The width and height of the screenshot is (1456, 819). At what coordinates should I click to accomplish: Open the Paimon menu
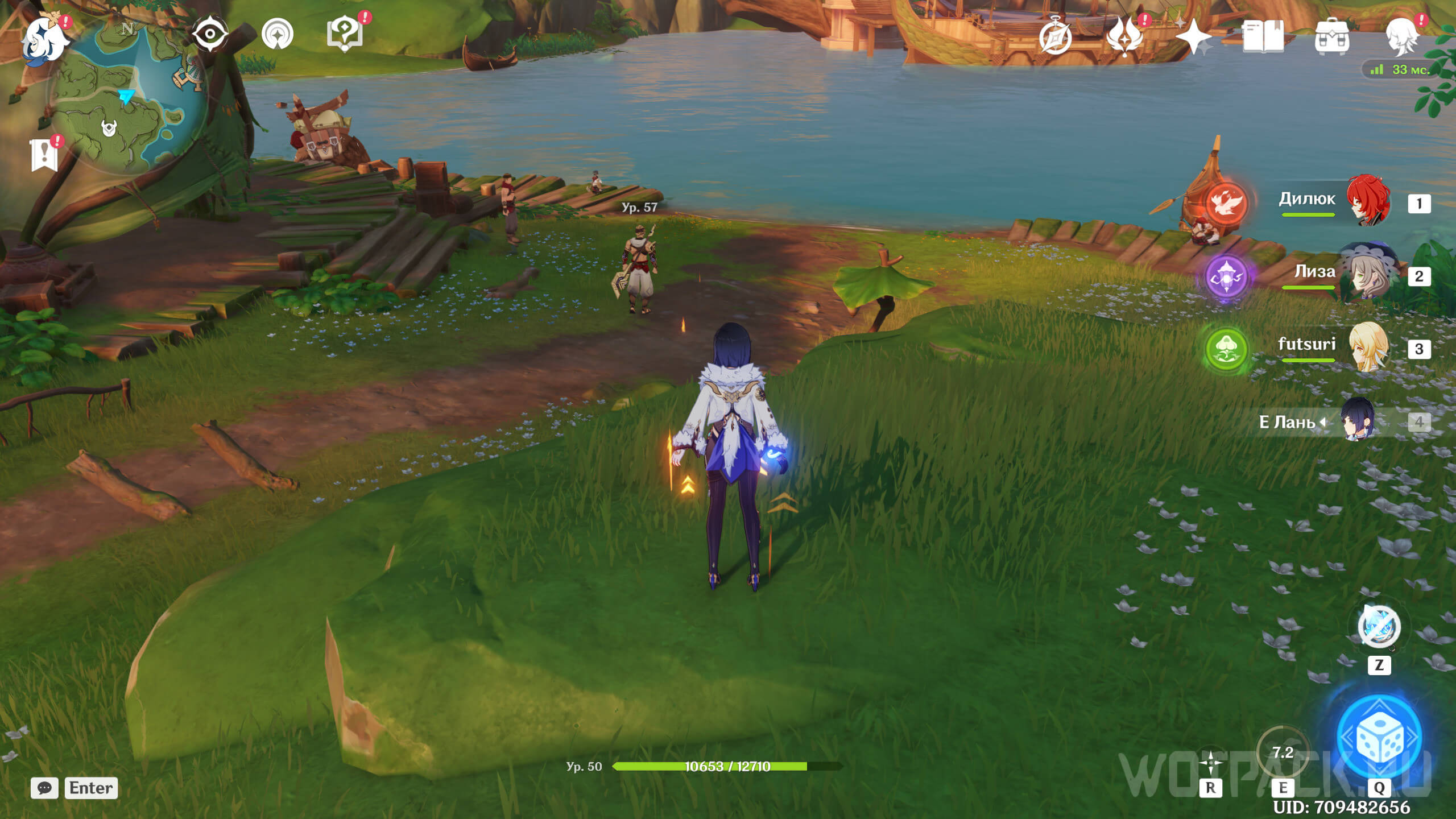44,39
